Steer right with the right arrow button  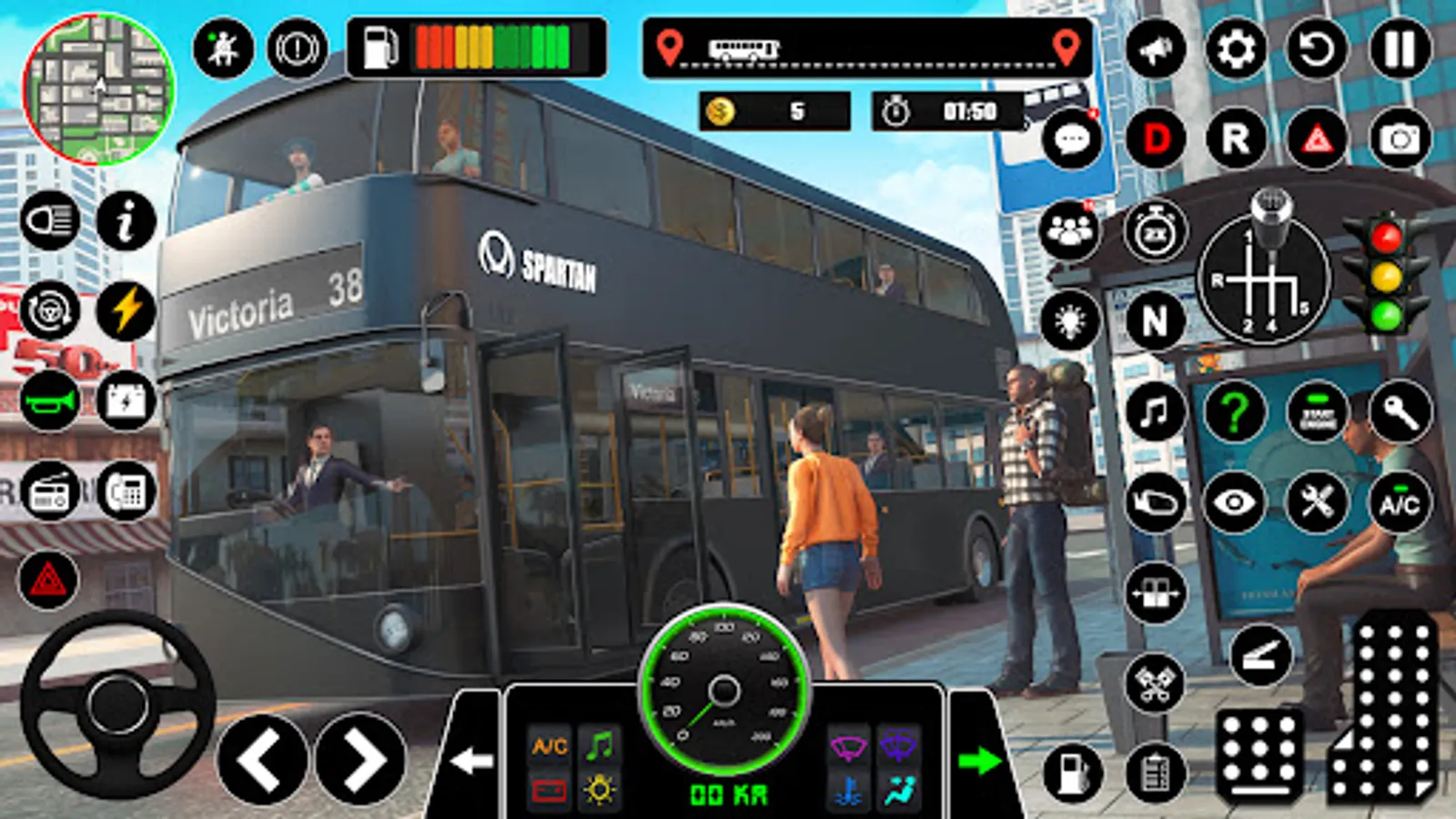(x=360, y=760)
